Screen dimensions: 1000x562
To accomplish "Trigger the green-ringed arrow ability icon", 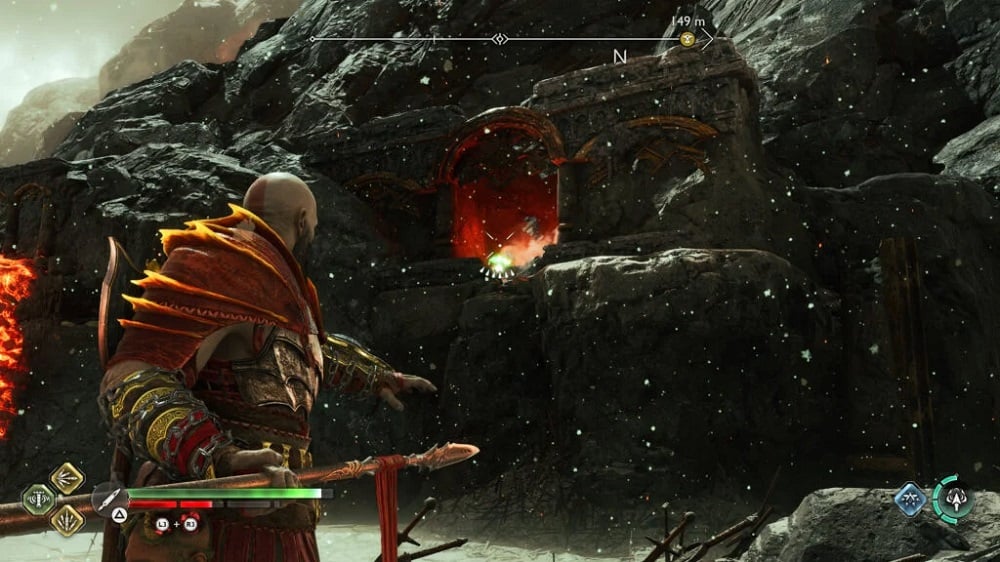I will [951, 499].
